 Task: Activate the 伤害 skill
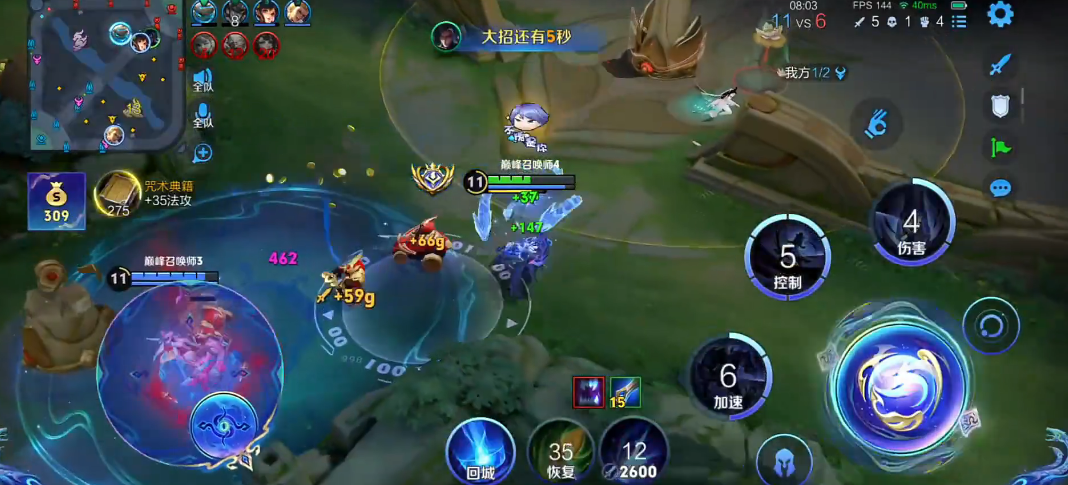[911, 224]
